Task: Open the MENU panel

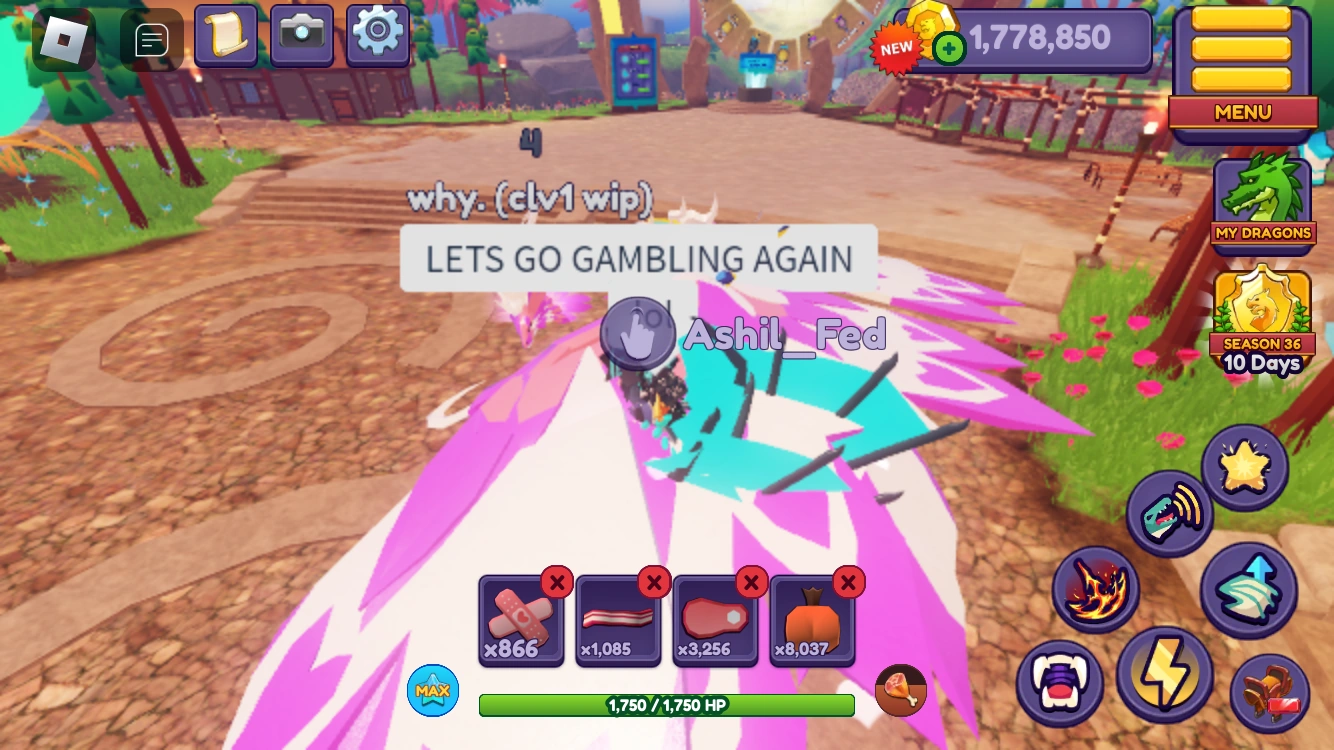Action: [x=1242, y=112]
